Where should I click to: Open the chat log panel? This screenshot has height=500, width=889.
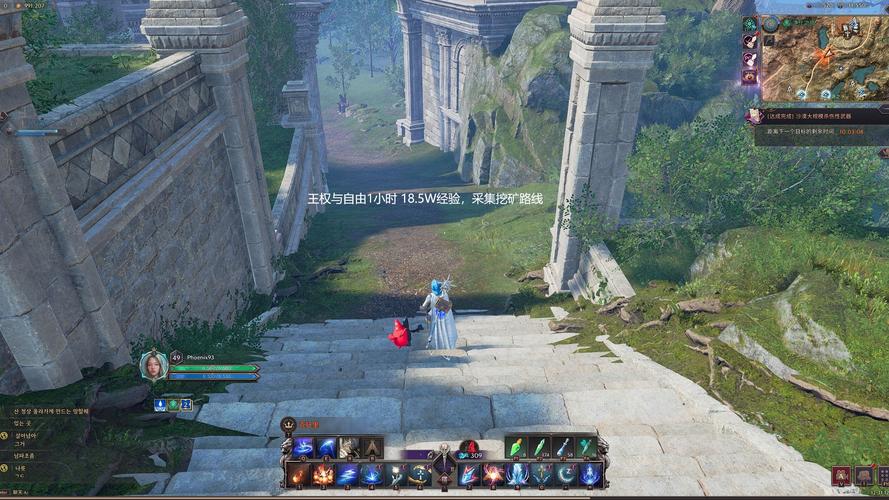[x=50, y=440]
